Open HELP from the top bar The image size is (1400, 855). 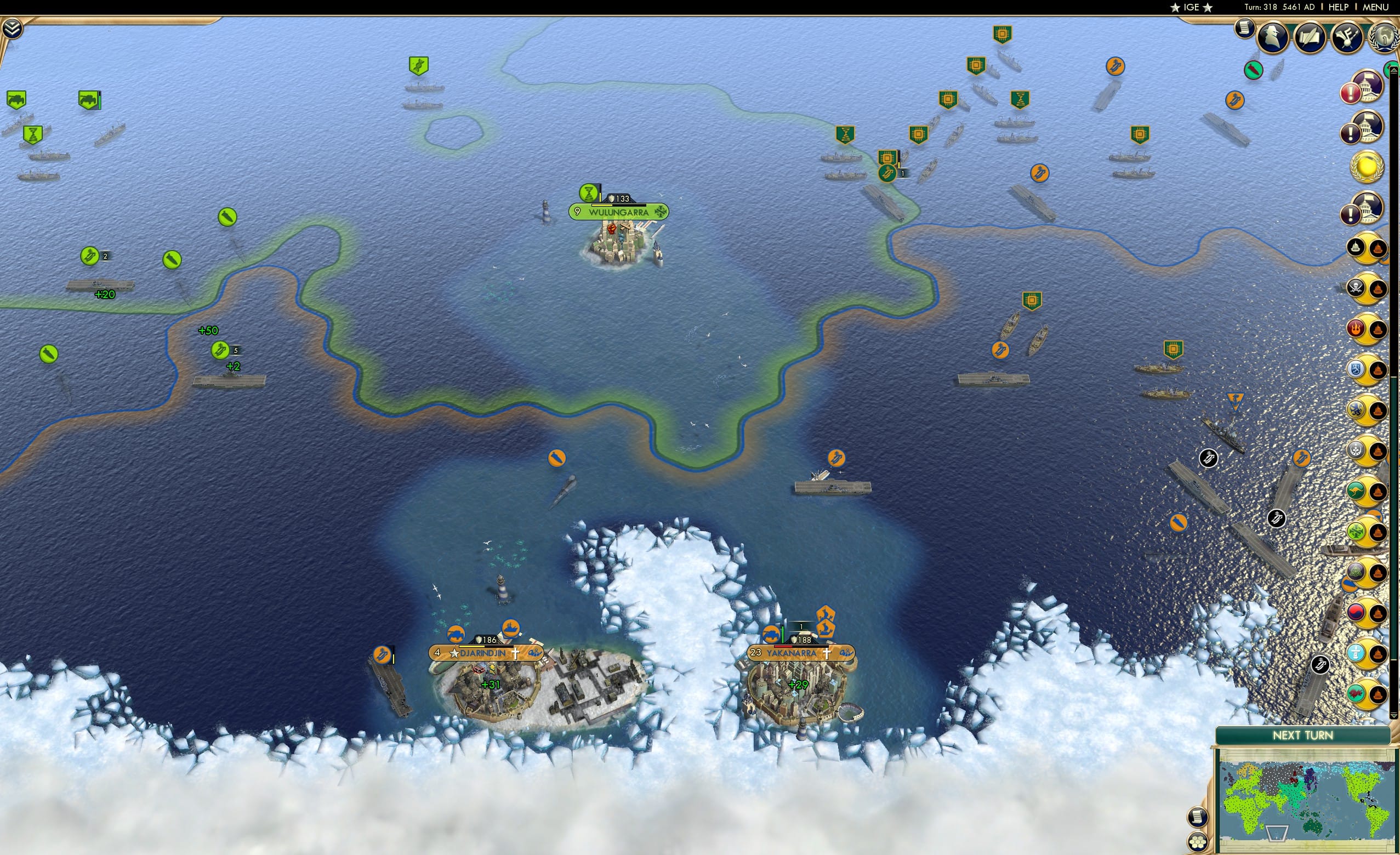pyautogui.click(x=1338, y=7)
